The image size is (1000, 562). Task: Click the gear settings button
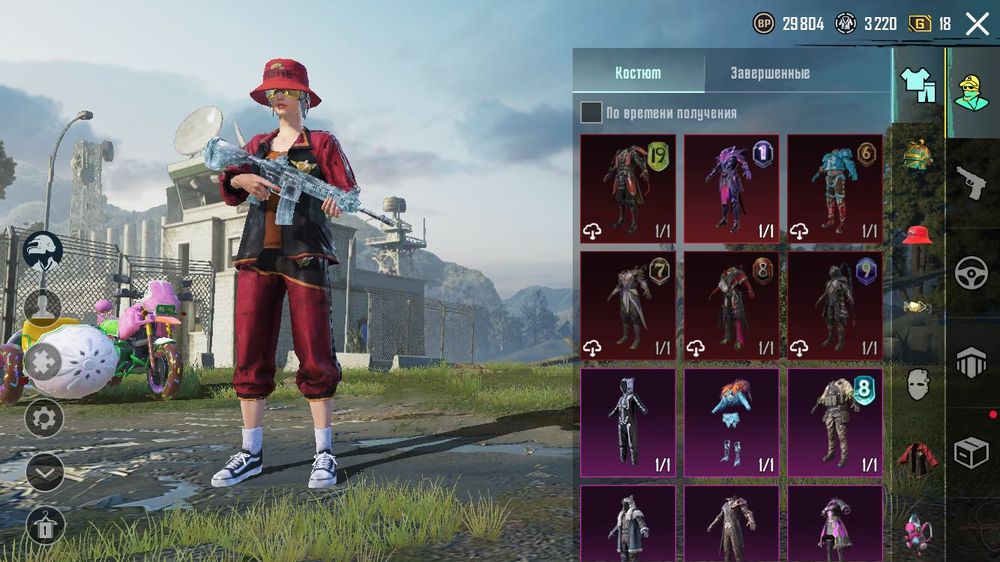(x=44, y=417)
